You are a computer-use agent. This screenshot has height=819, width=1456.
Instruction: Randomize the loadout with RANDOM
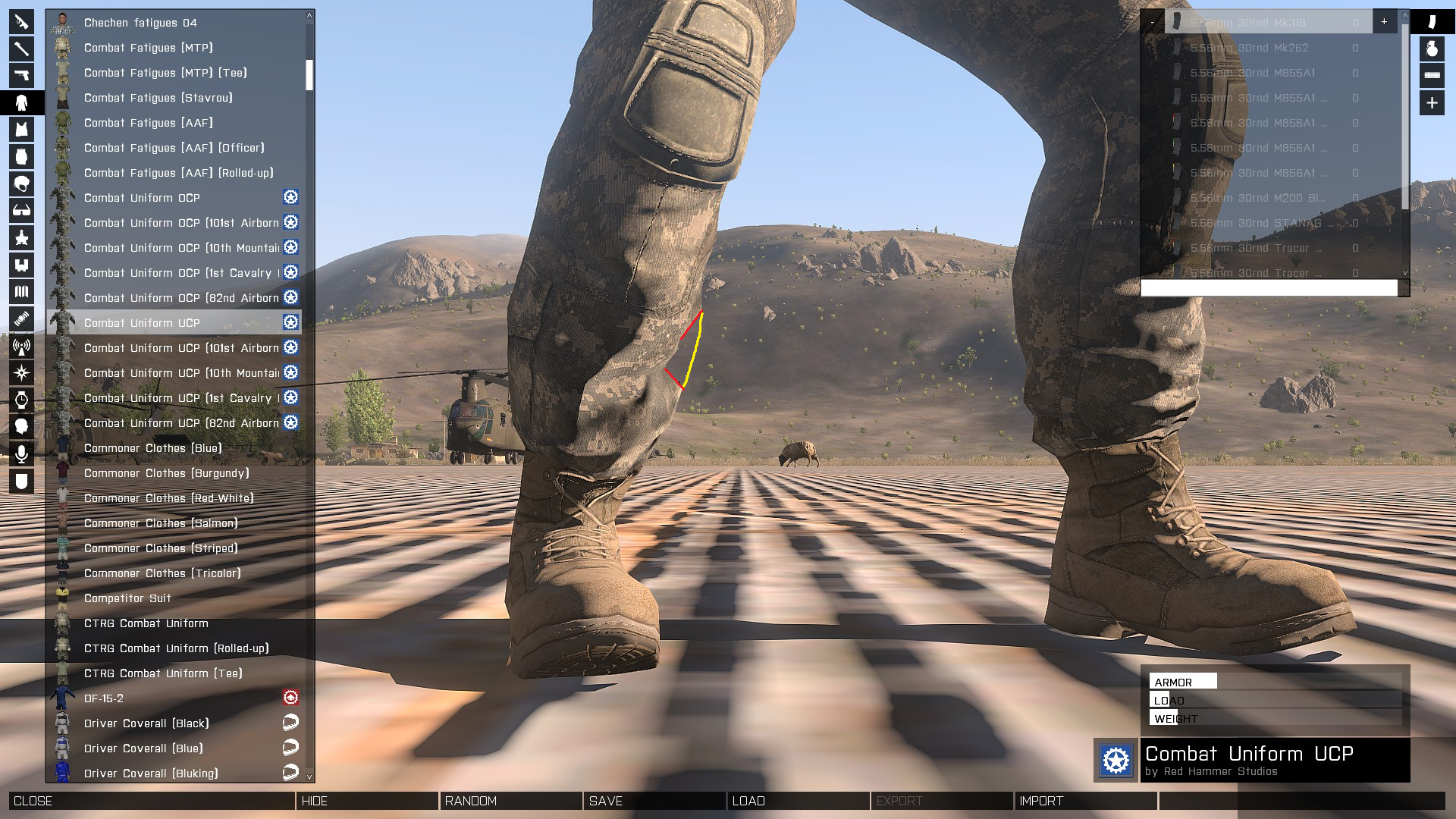point(510,801)
